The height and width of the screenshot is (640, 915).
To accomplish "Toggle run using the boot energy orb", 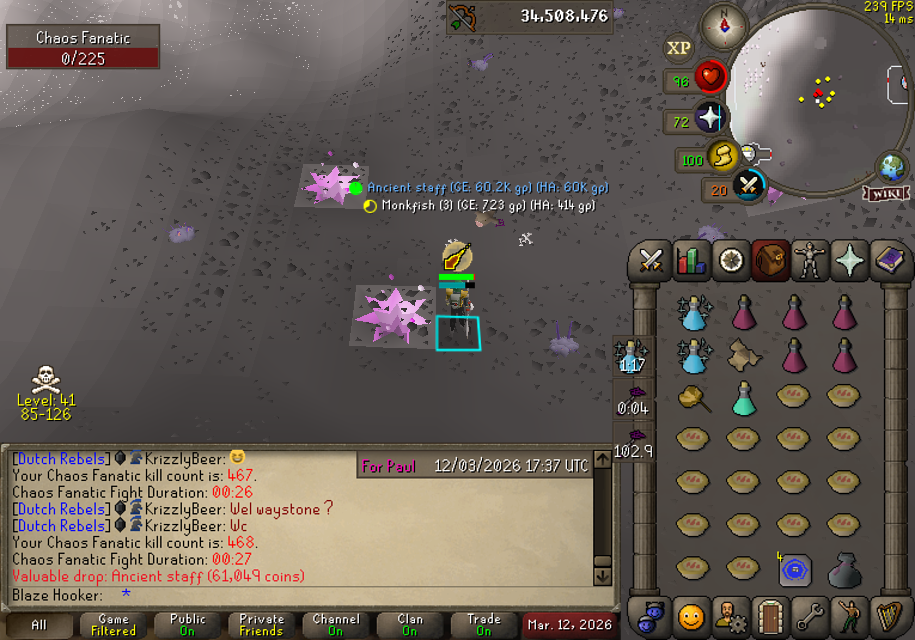I will coord(722,157).
